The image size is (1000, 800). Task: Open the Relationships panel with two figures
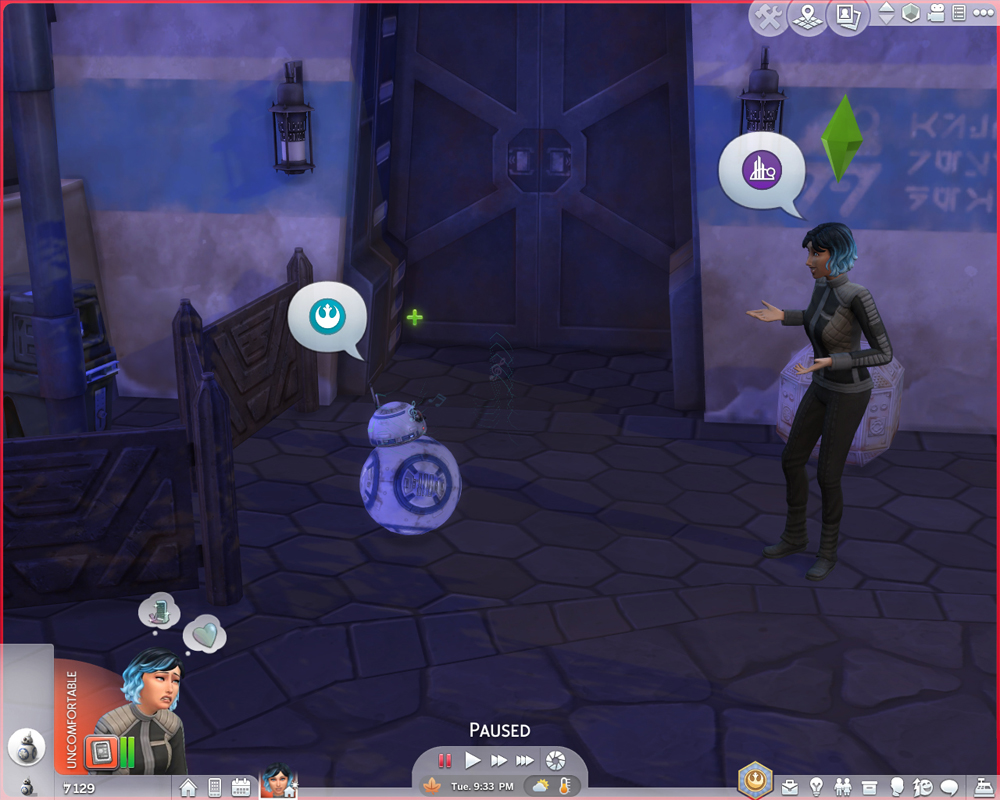pyautogui.click(x=843, y=787)
